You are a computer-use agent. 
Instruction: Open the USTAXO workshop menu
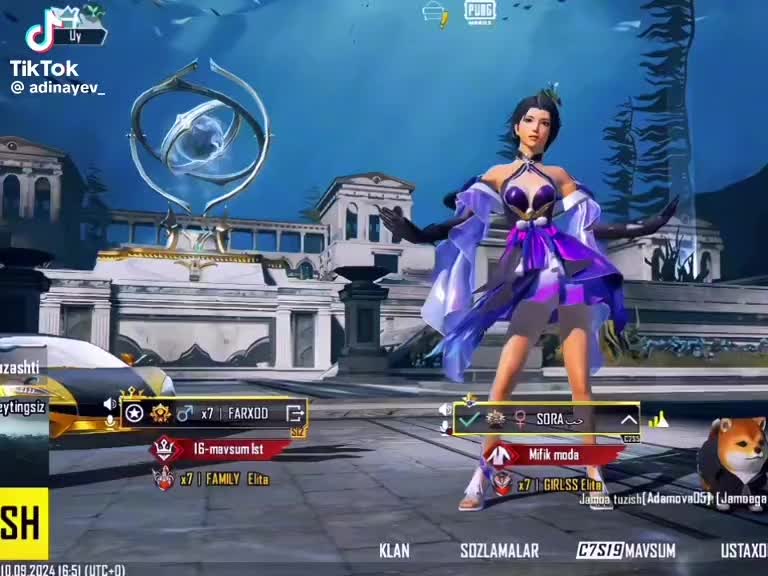(744, 550)
